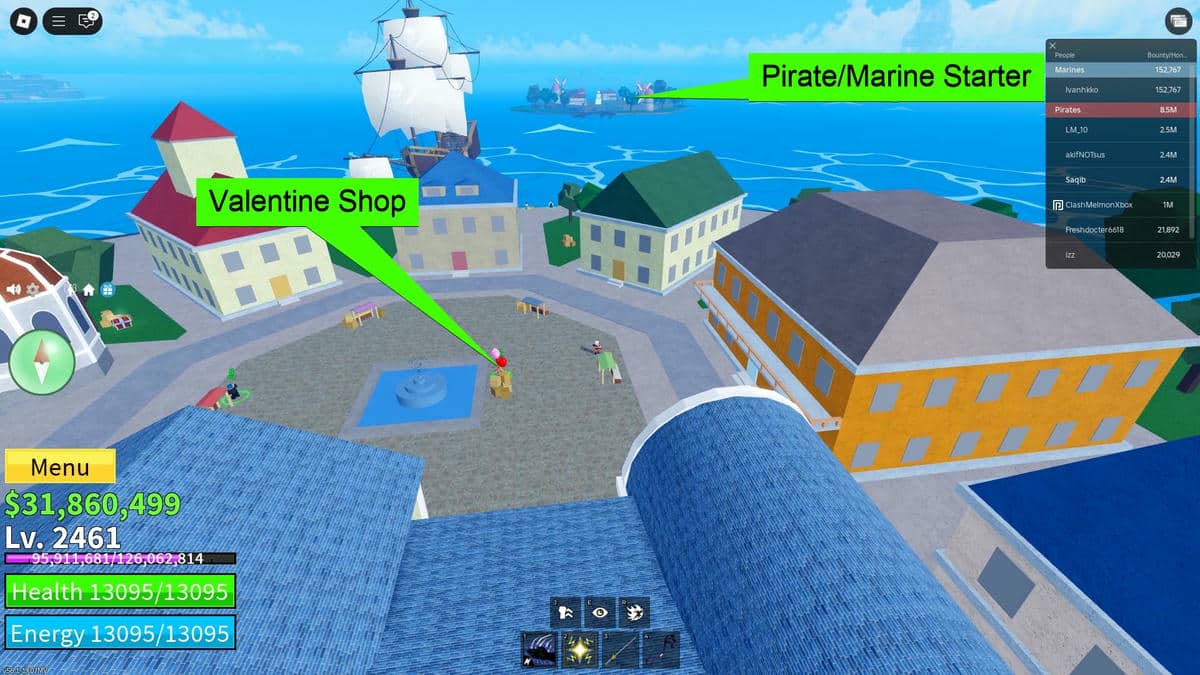Click the compass dial
The image size is (1200, 675).
[x=42, y=362]
